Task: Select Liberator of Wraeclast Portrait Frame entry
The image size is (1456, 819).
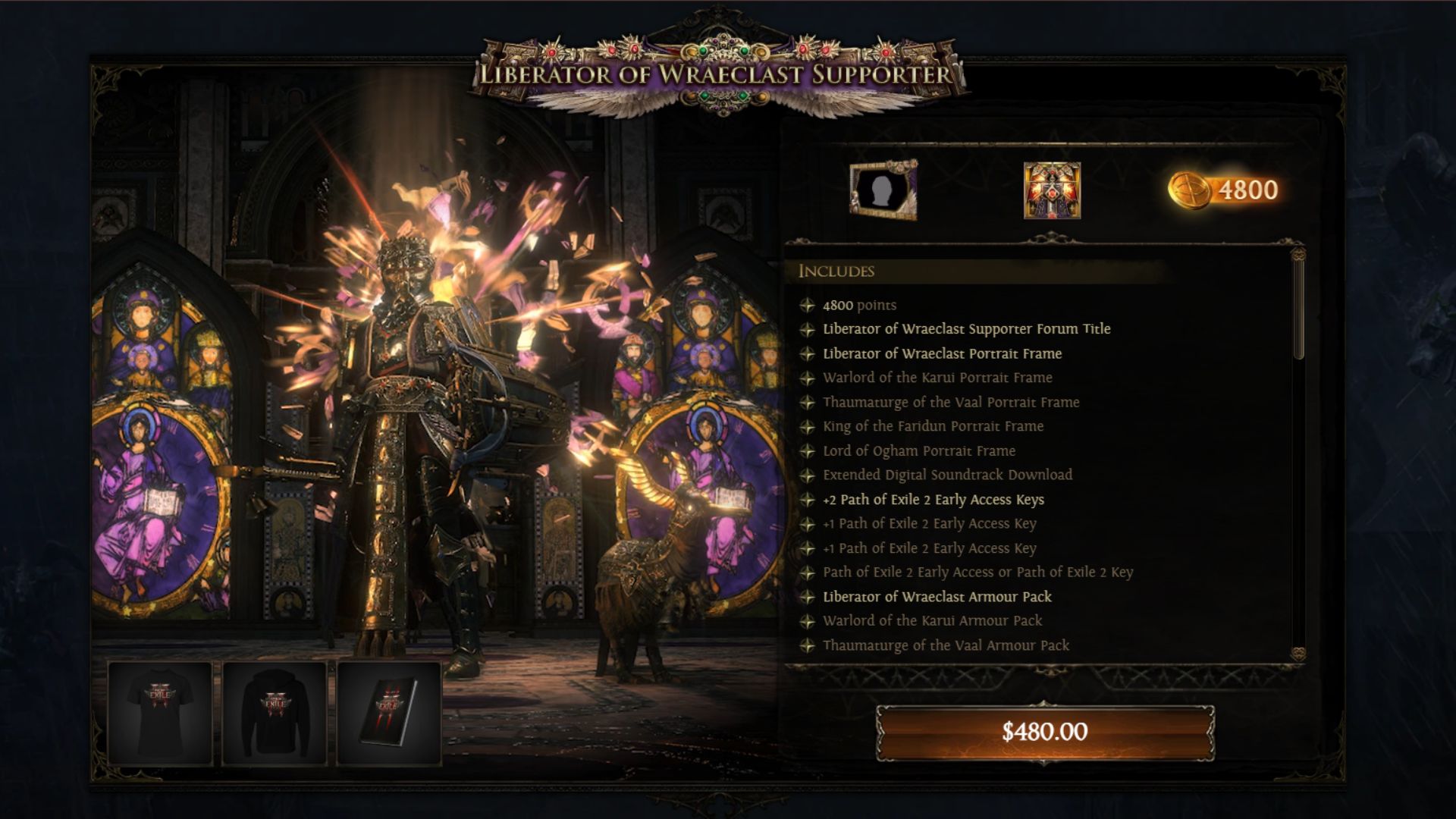Action: [942, 353]
